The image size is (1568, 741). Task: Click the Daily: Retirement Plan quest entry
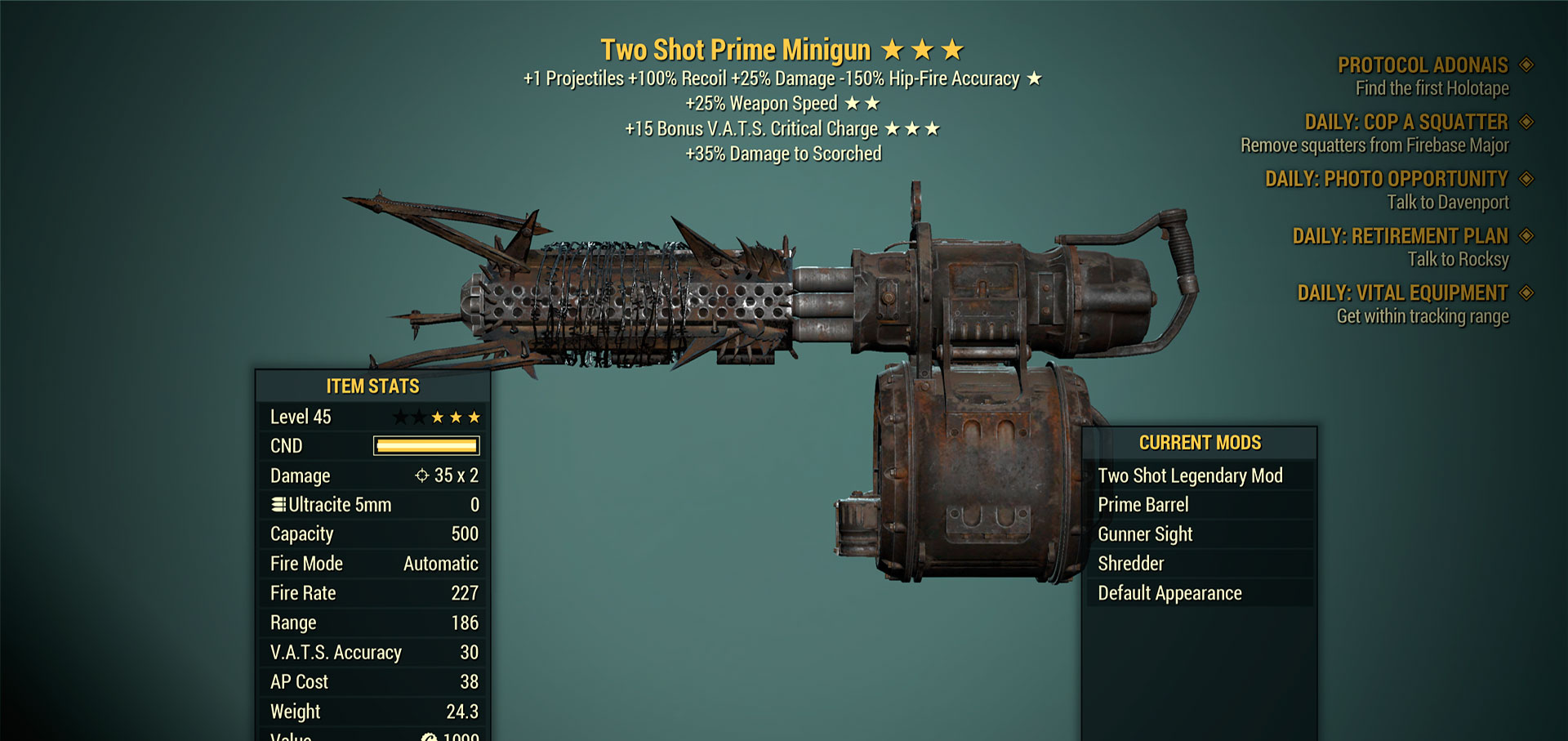[x=1400, y=236]
